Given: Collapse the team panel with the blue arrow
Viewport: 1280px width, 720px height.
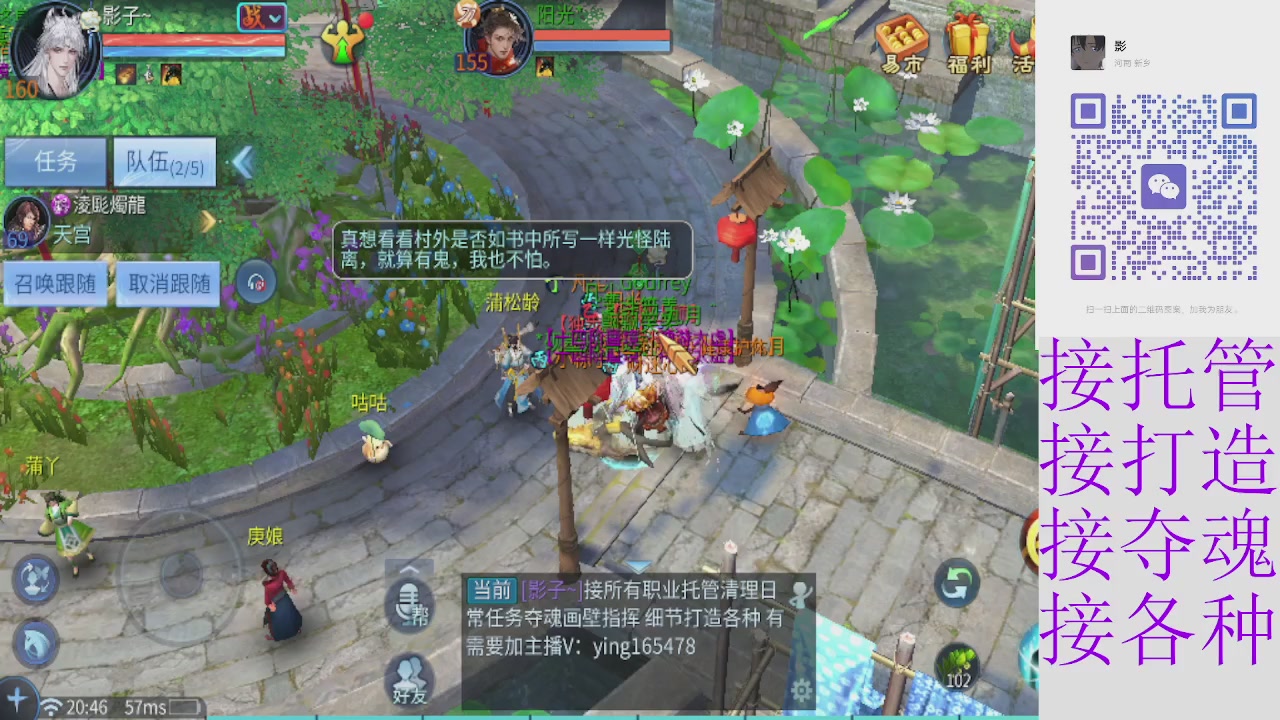Looking at the screenshot, I should point(243,163).
